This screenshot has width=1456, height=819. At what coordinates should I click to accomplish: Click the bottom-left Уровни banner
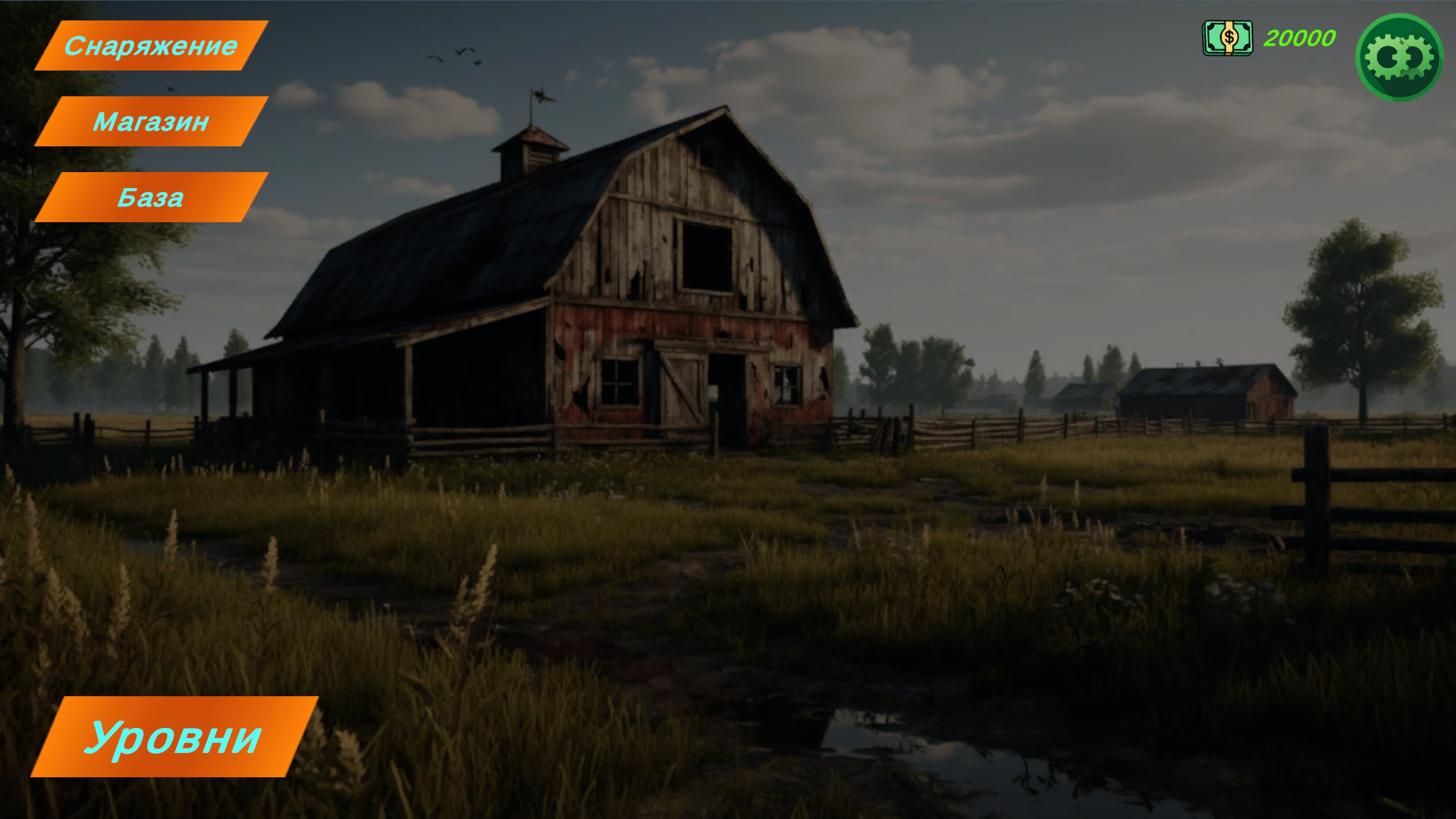(176, 736)
